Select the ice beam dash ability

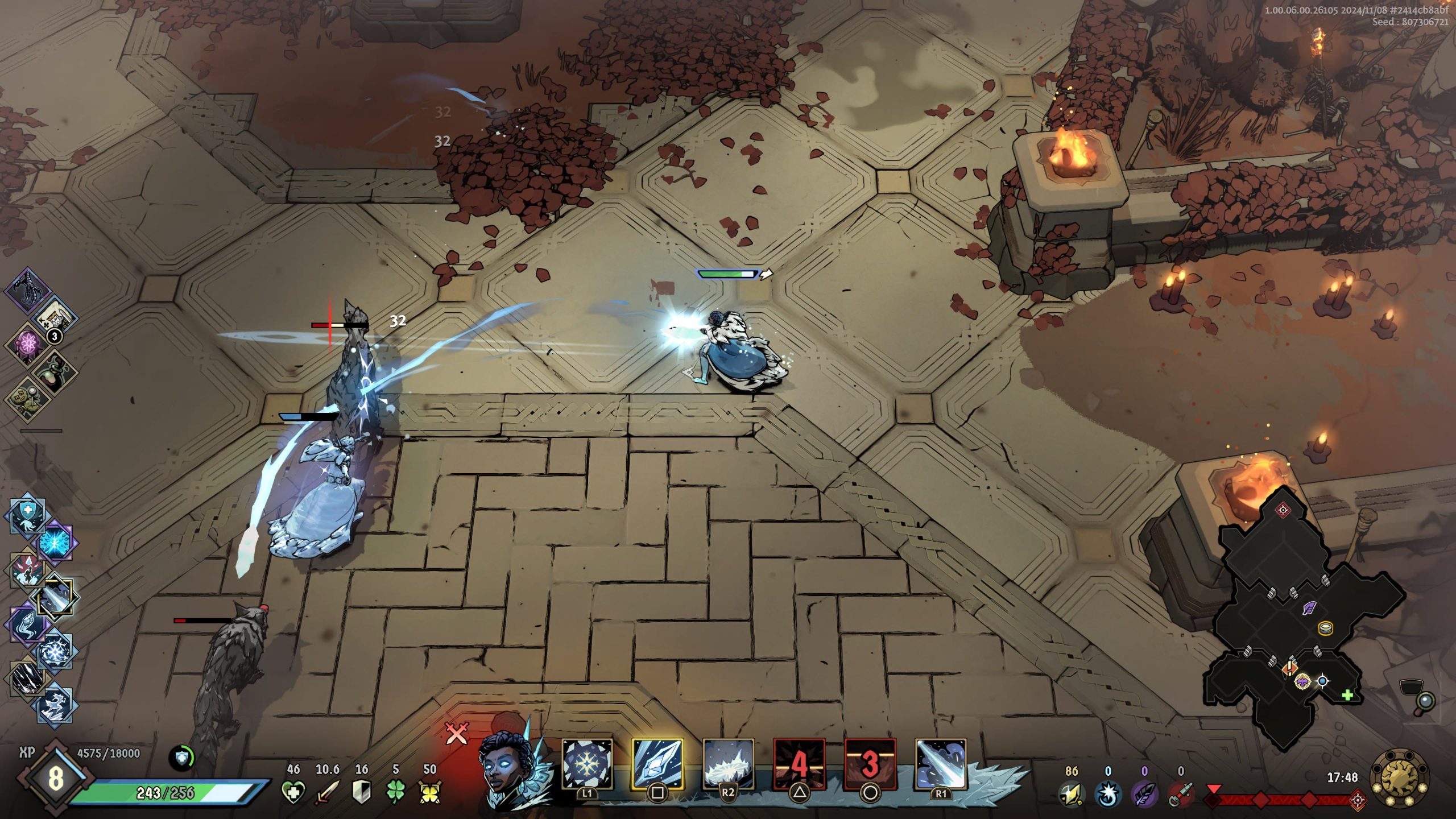(940, 764)
